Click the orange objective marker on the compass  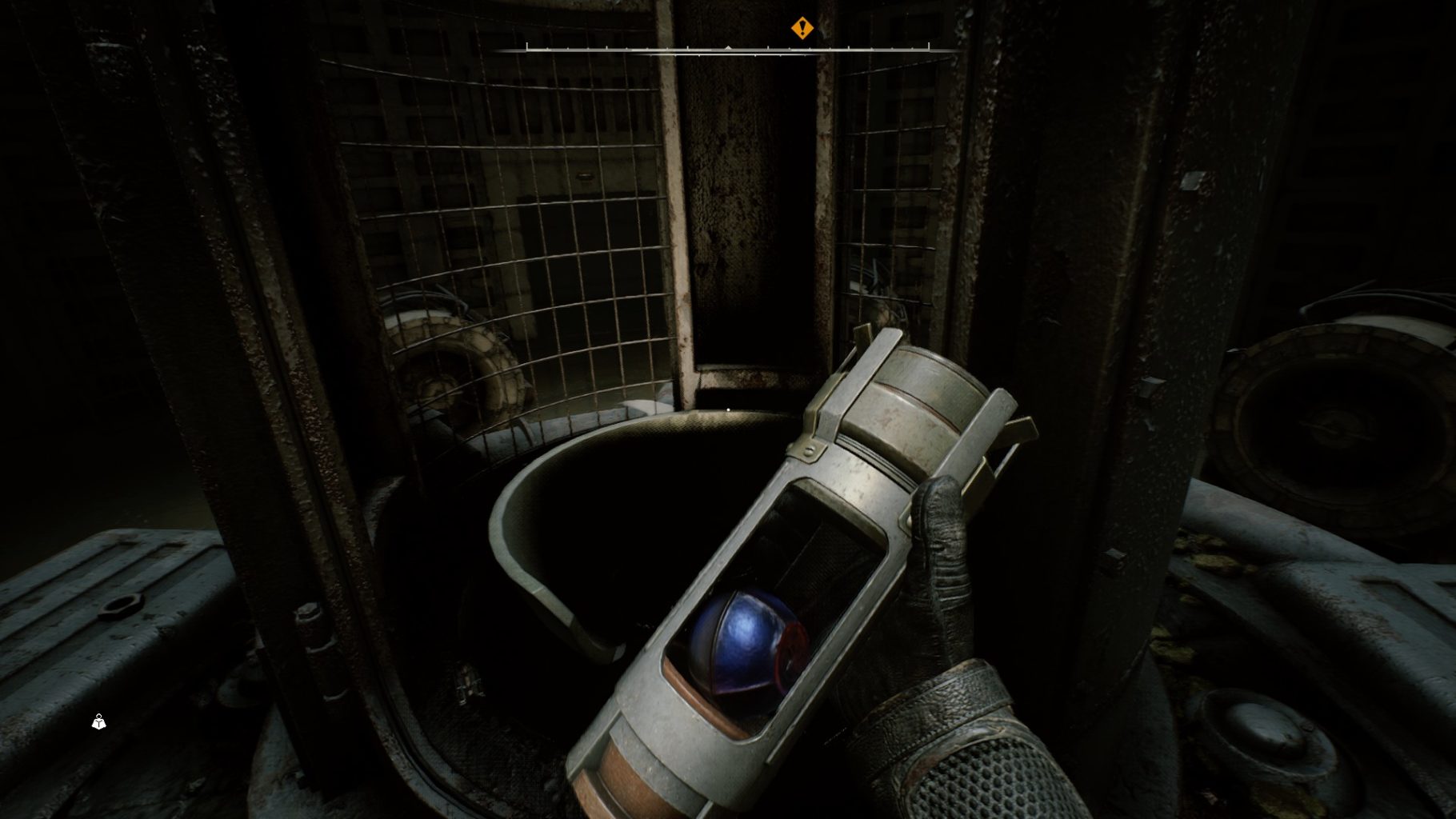(x=802, y=29)
